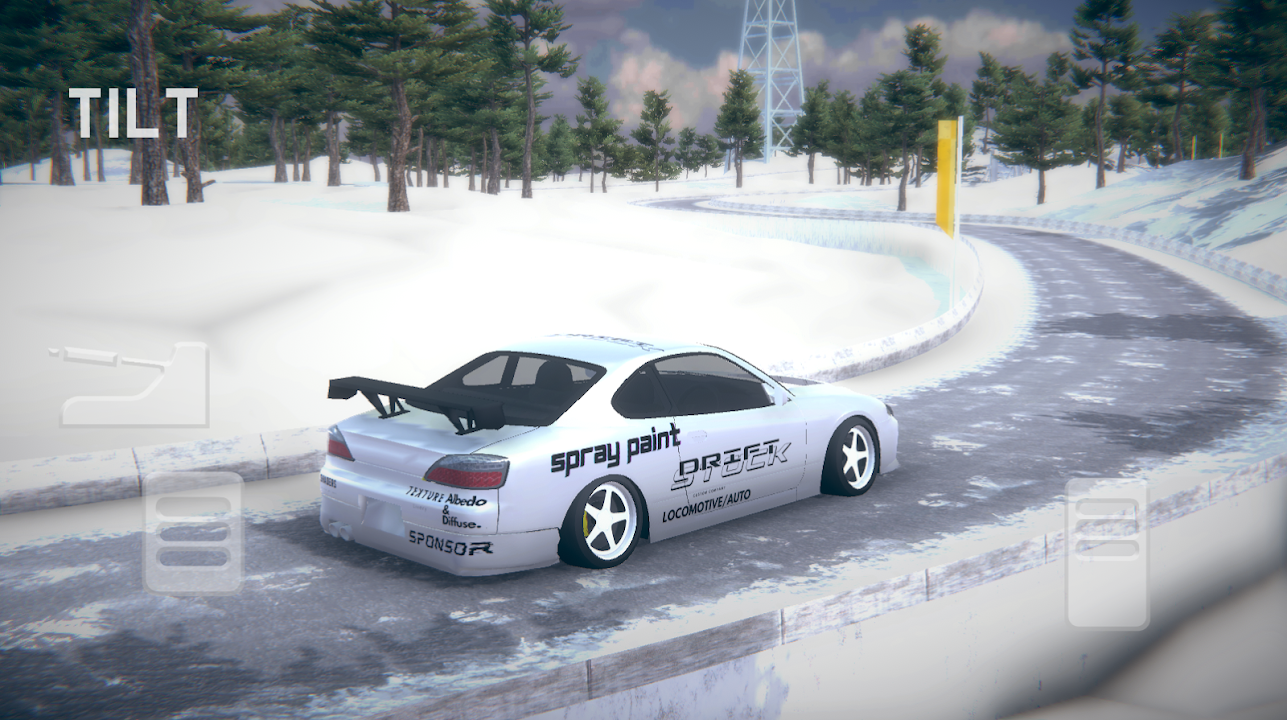Tap the TILT steering mode label
1287x720 pixels.
tap(133, 113)
